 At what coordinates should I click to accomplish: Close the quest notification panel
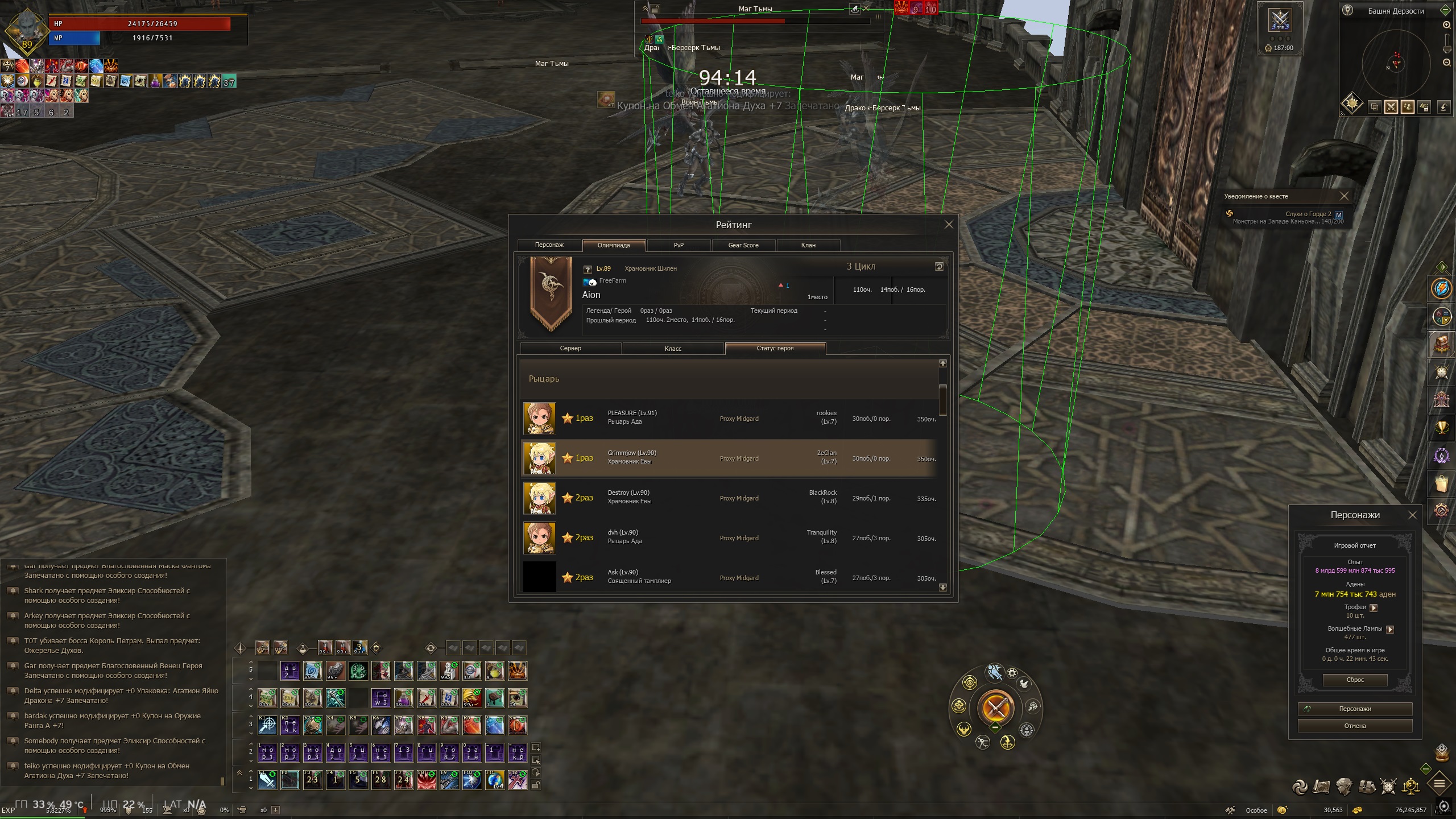1344,196
